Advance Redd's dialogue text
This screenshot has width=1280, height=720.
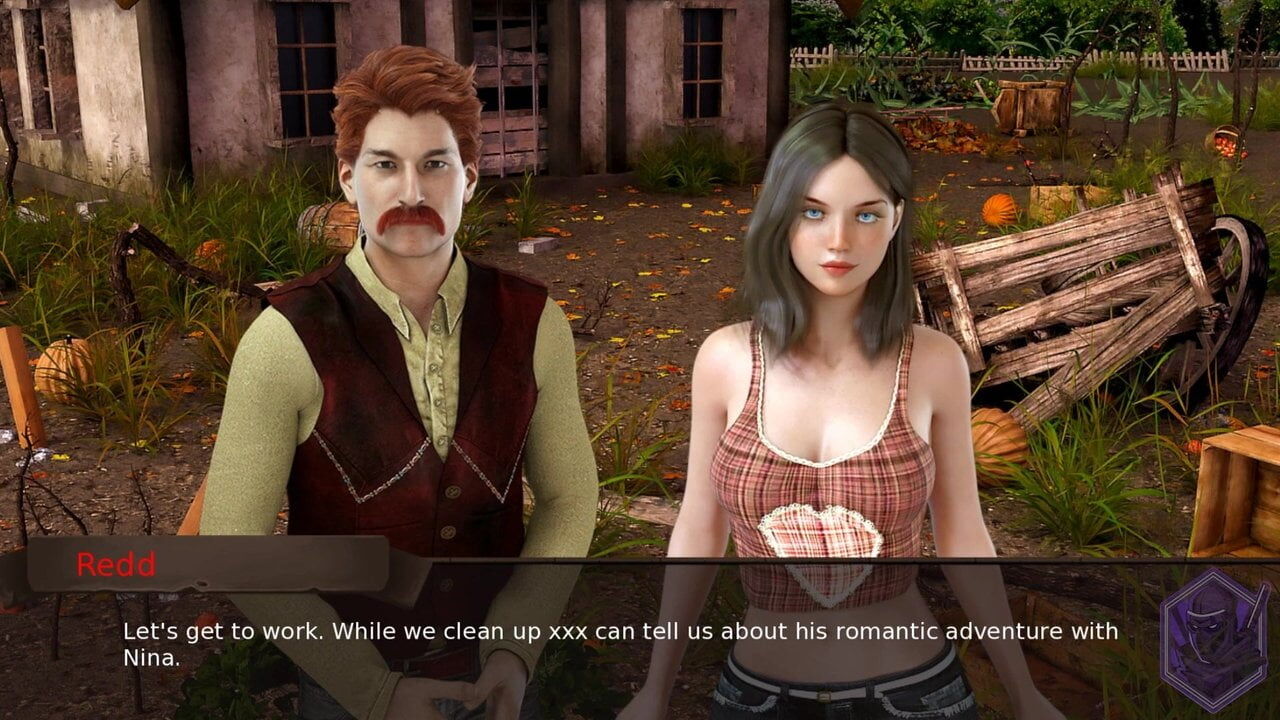point(620,645)
